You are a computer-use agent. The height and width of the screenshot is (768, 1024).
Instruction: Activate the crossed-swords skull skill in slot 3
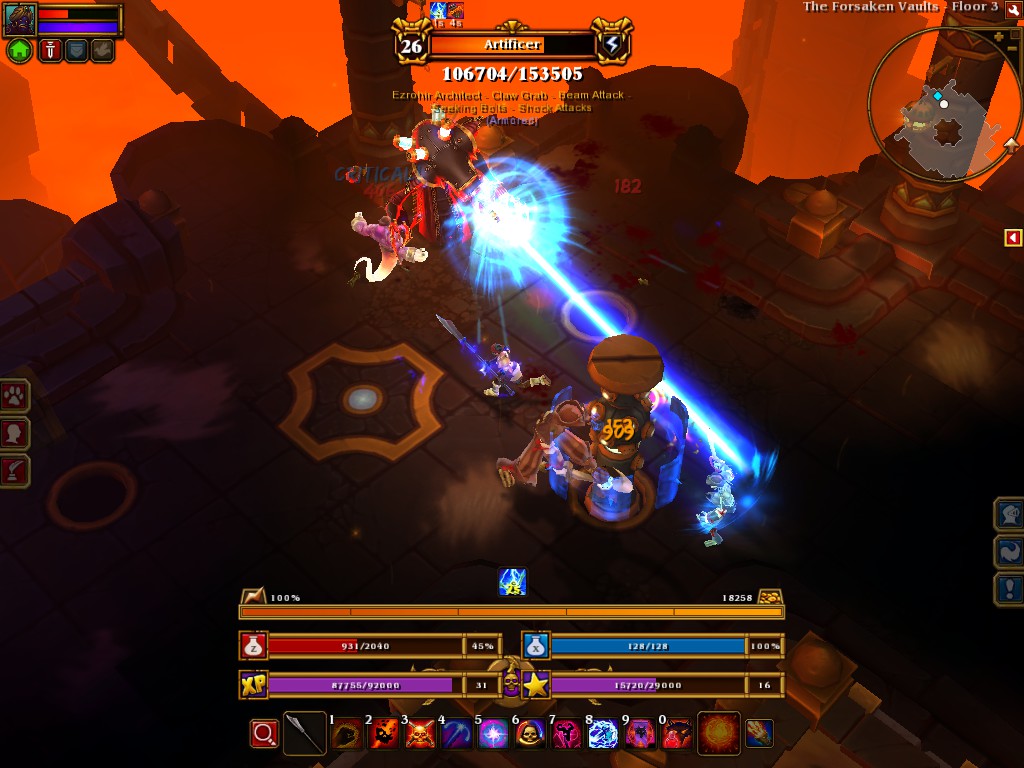(x=419, y=735)
